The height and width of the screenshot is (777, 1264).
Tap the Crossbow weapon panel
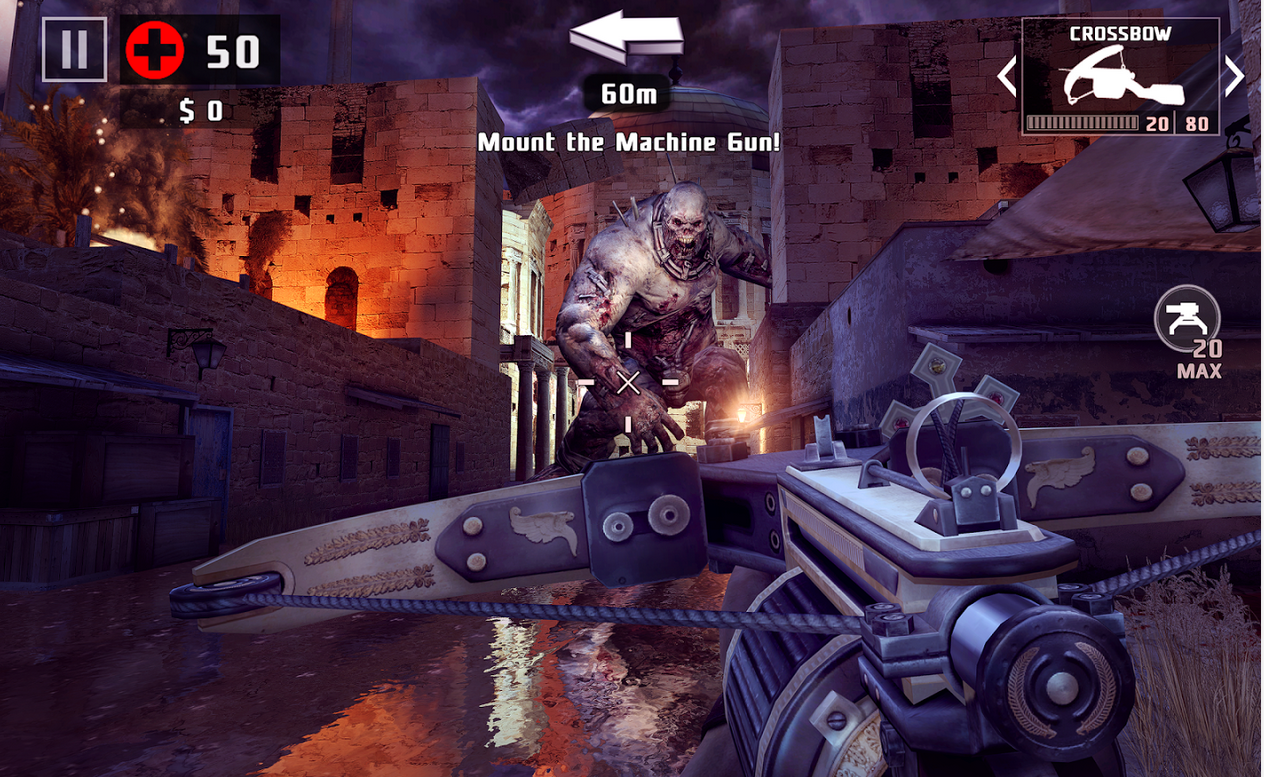coord(1120,77)
